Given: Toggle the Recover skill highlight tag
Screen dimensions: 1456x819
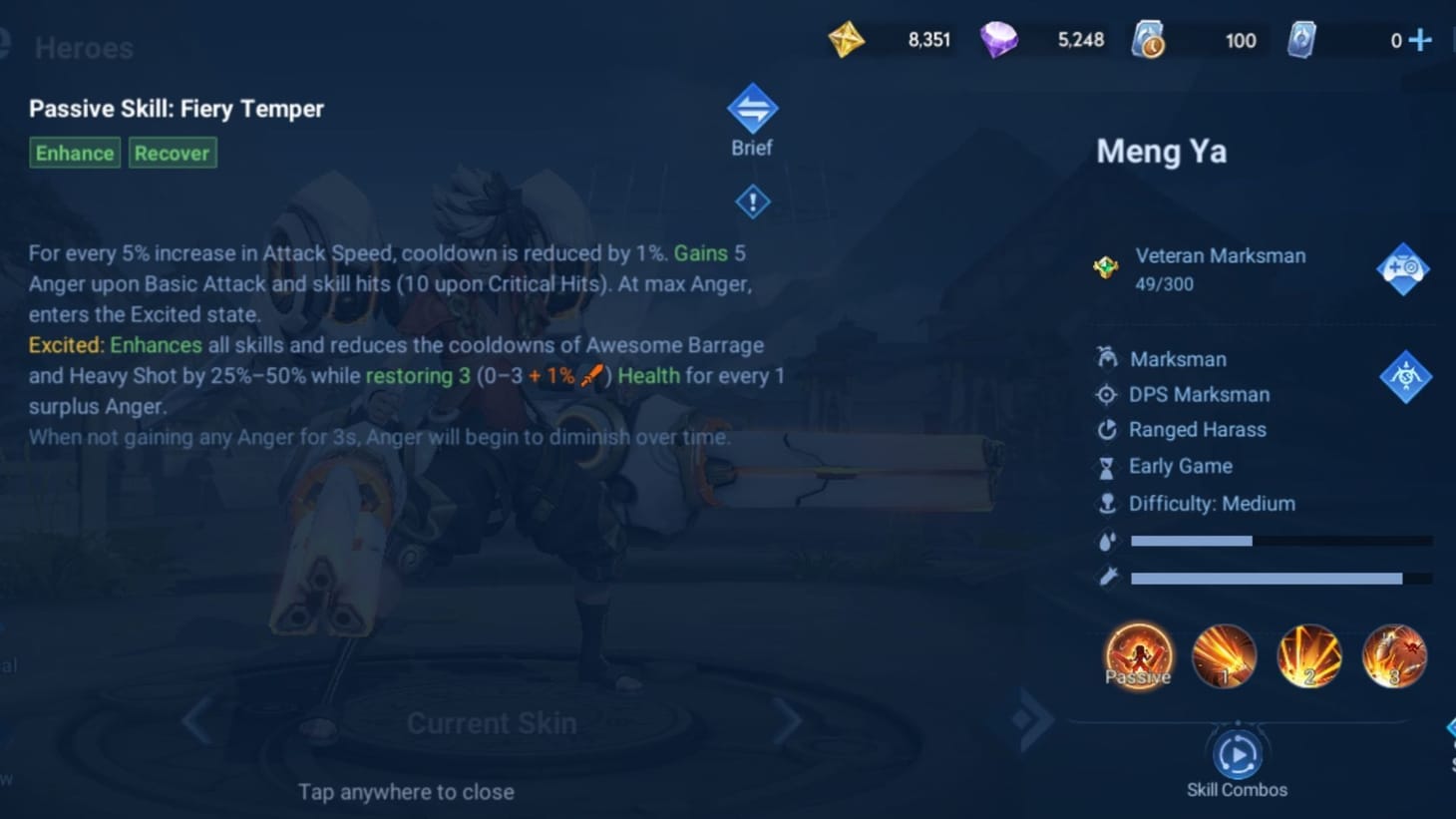Looking at the screenshot, I should (x=173, y=153).
